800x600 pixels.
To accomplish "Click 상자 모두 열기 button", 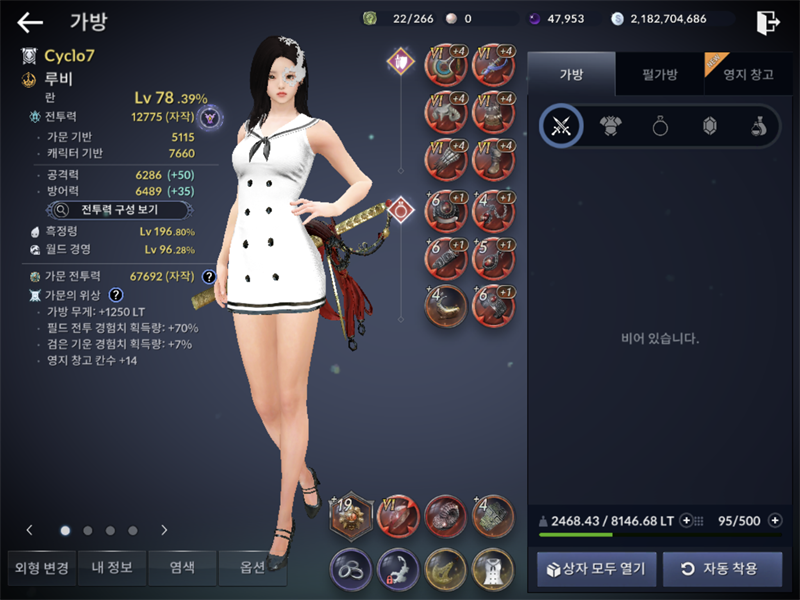I will tap(598, 569).
